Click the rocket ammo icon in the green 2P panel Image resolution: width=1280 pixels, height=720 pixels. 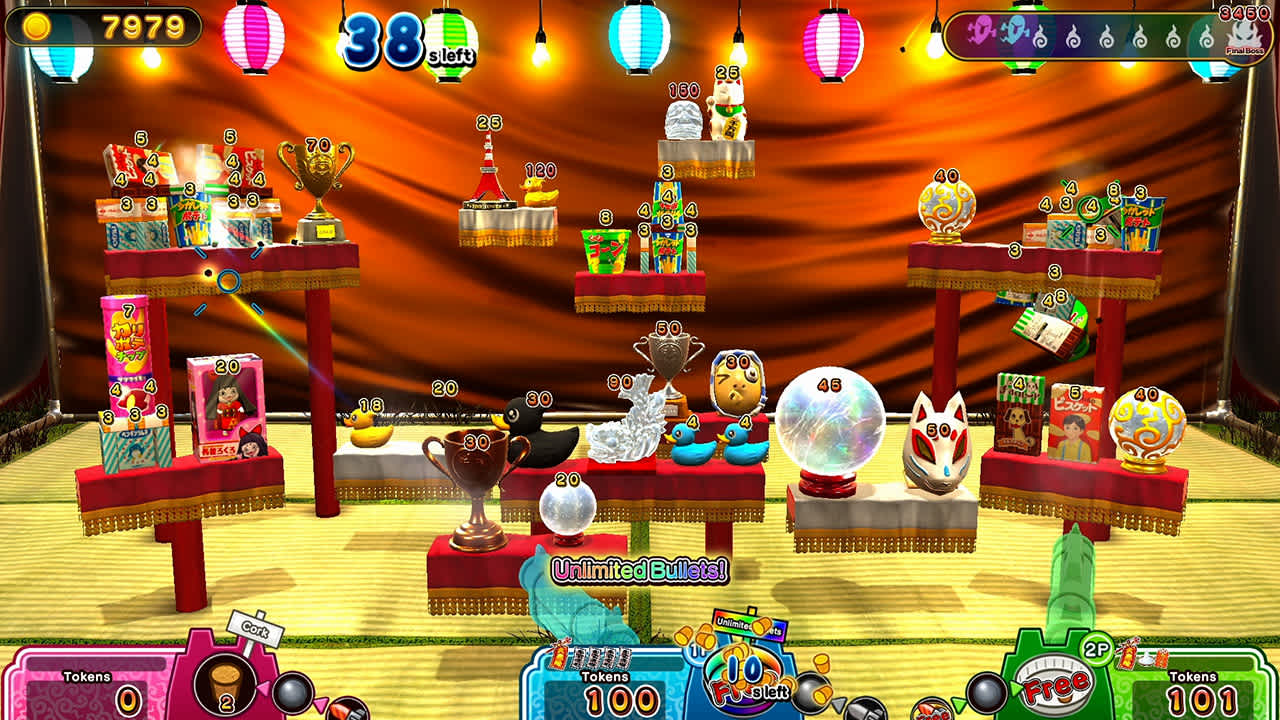[930, 710]
